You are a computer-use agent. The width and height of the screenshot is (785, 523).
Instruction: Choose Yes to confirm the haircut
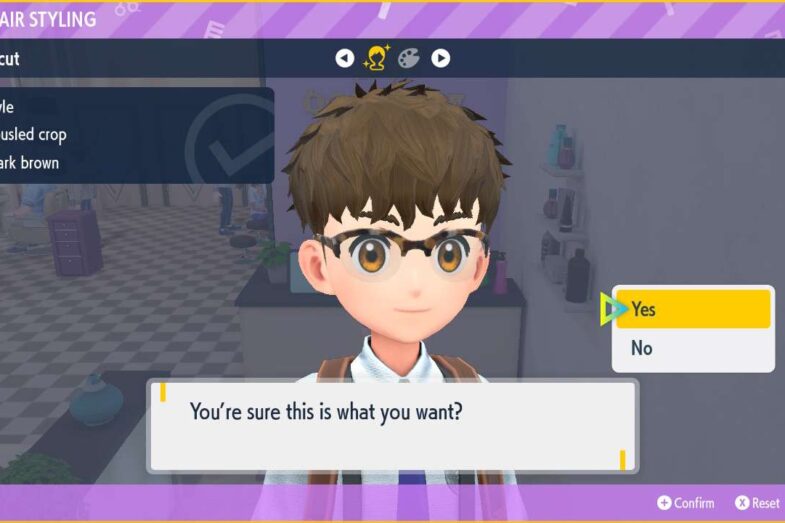[692, 309]
